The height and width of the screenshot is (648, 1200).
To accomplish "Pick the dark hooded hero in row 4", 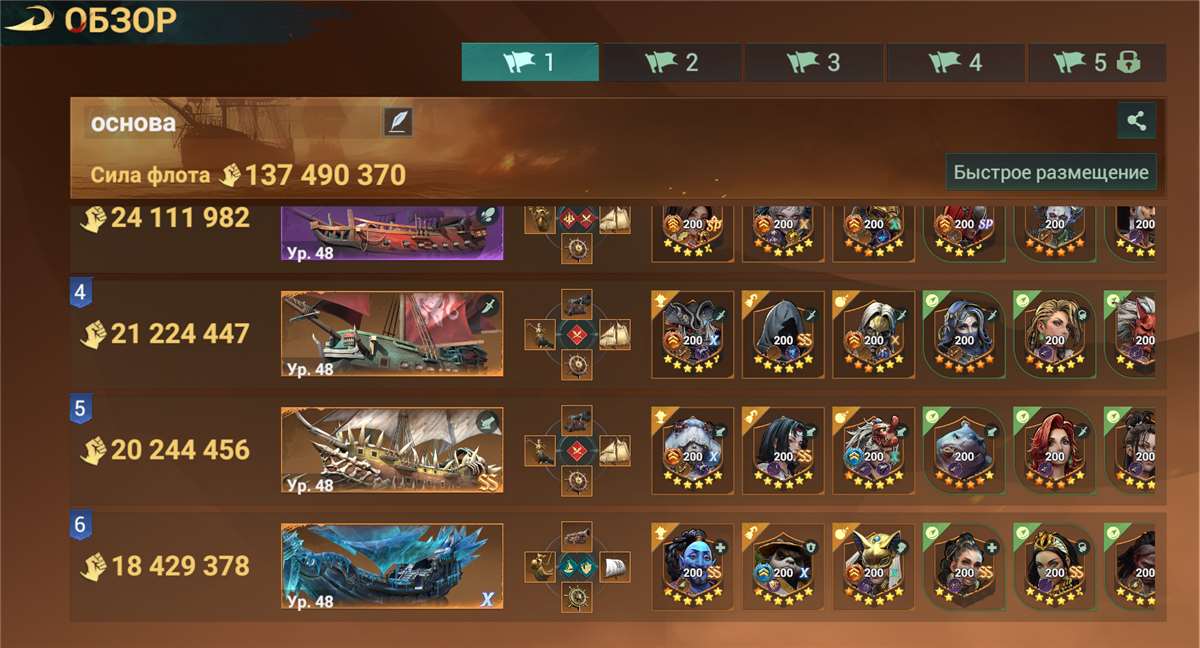I will tap(783, 334).
